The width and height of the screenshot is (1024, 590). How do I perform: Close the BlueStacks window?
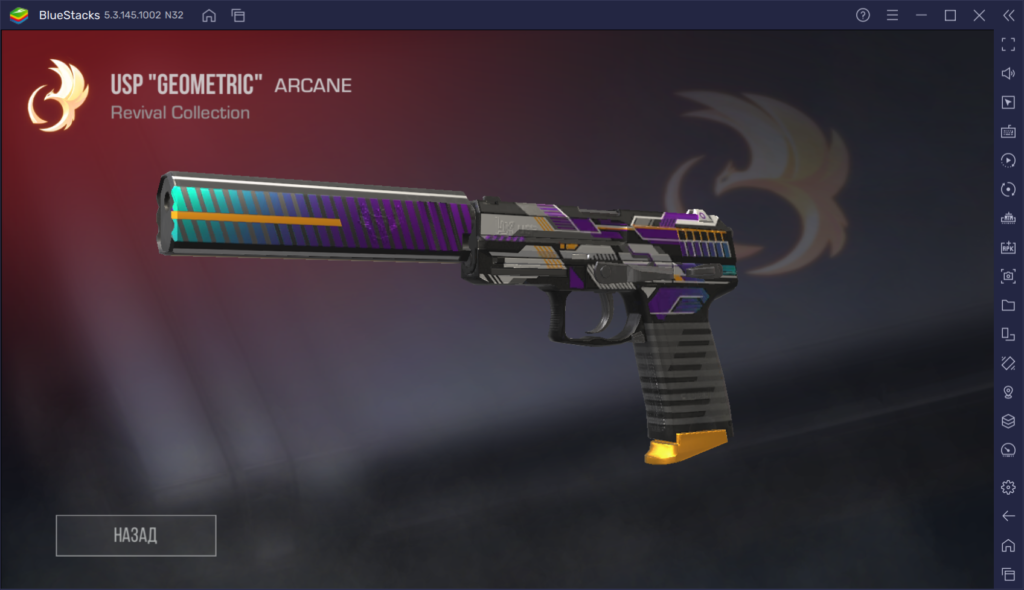(x=979, y=15)
